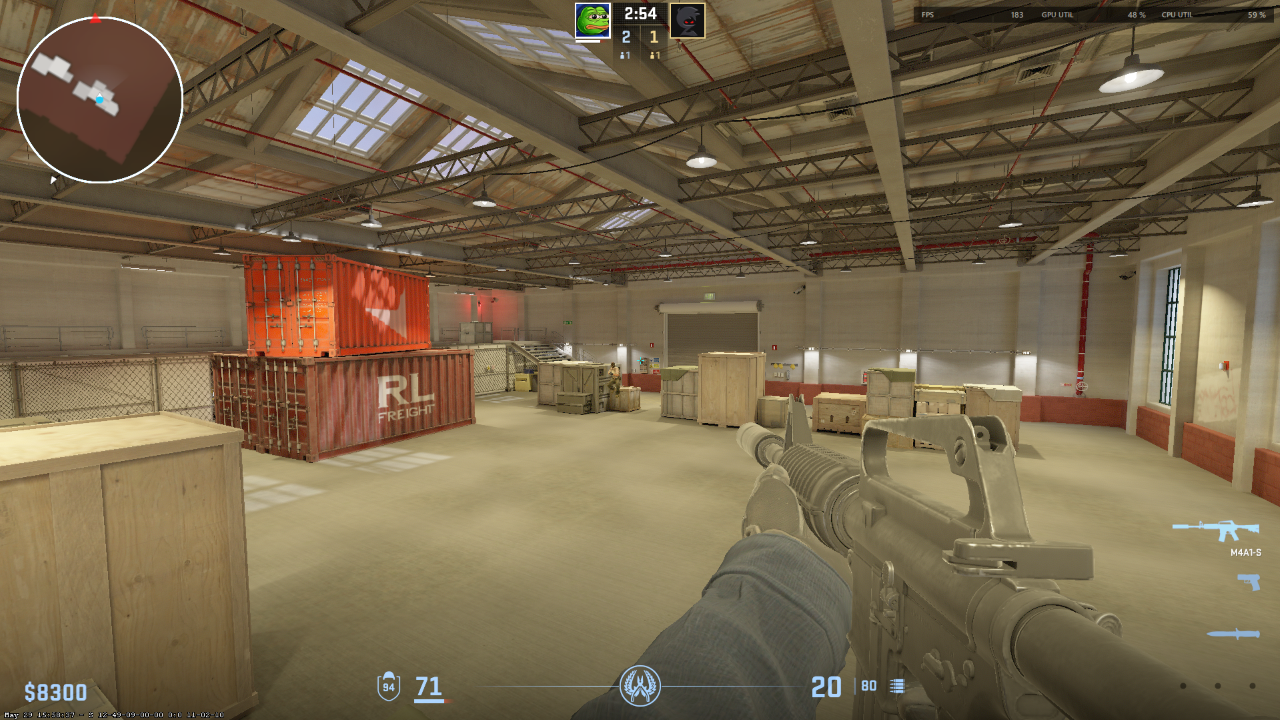Select the pistol icon in the weapon list
Viewport: 1280px width, 720px height.
(x=1247, y=580)
